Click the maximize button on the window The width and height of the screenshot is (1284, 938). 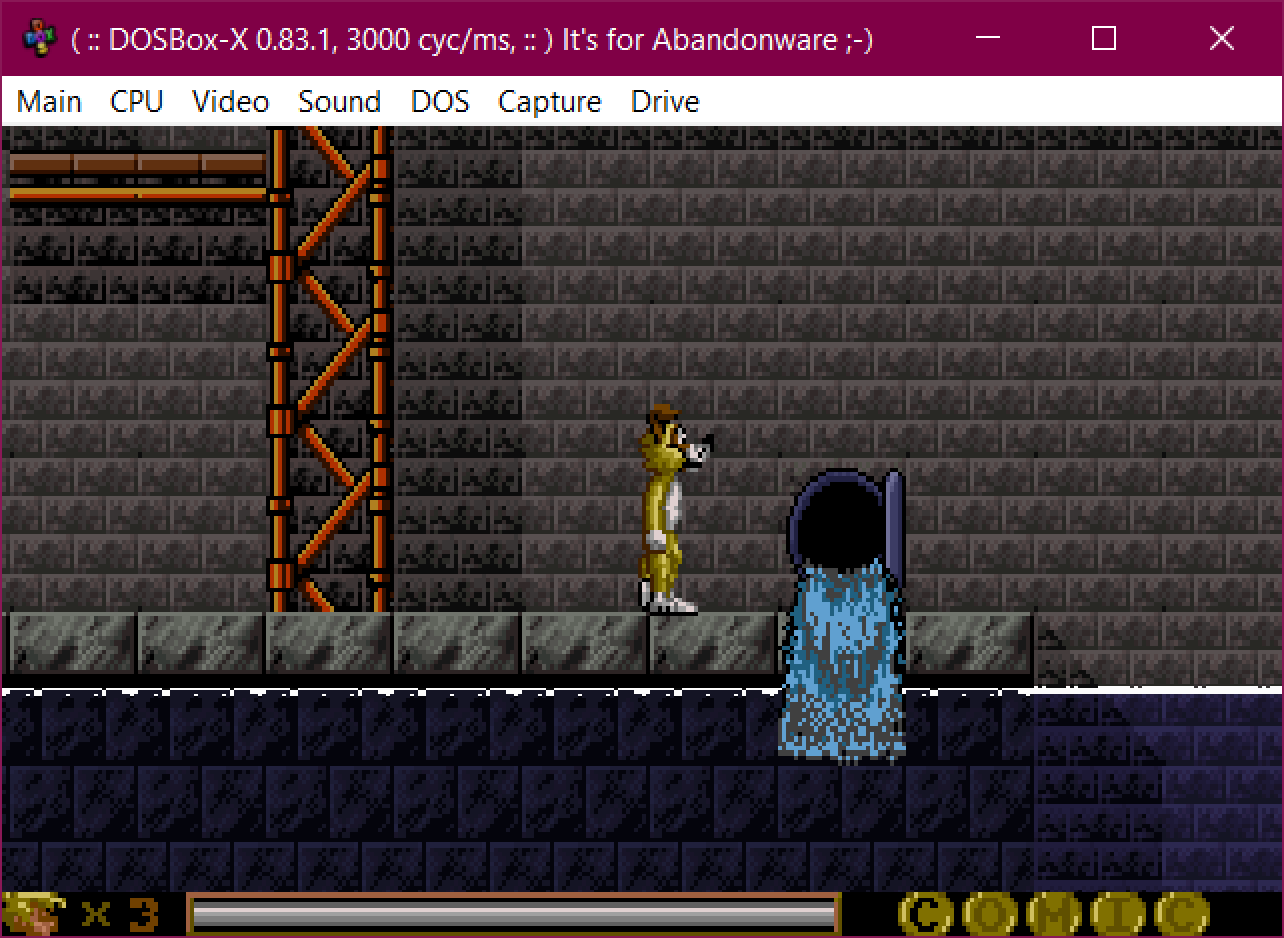[1103, 38]
